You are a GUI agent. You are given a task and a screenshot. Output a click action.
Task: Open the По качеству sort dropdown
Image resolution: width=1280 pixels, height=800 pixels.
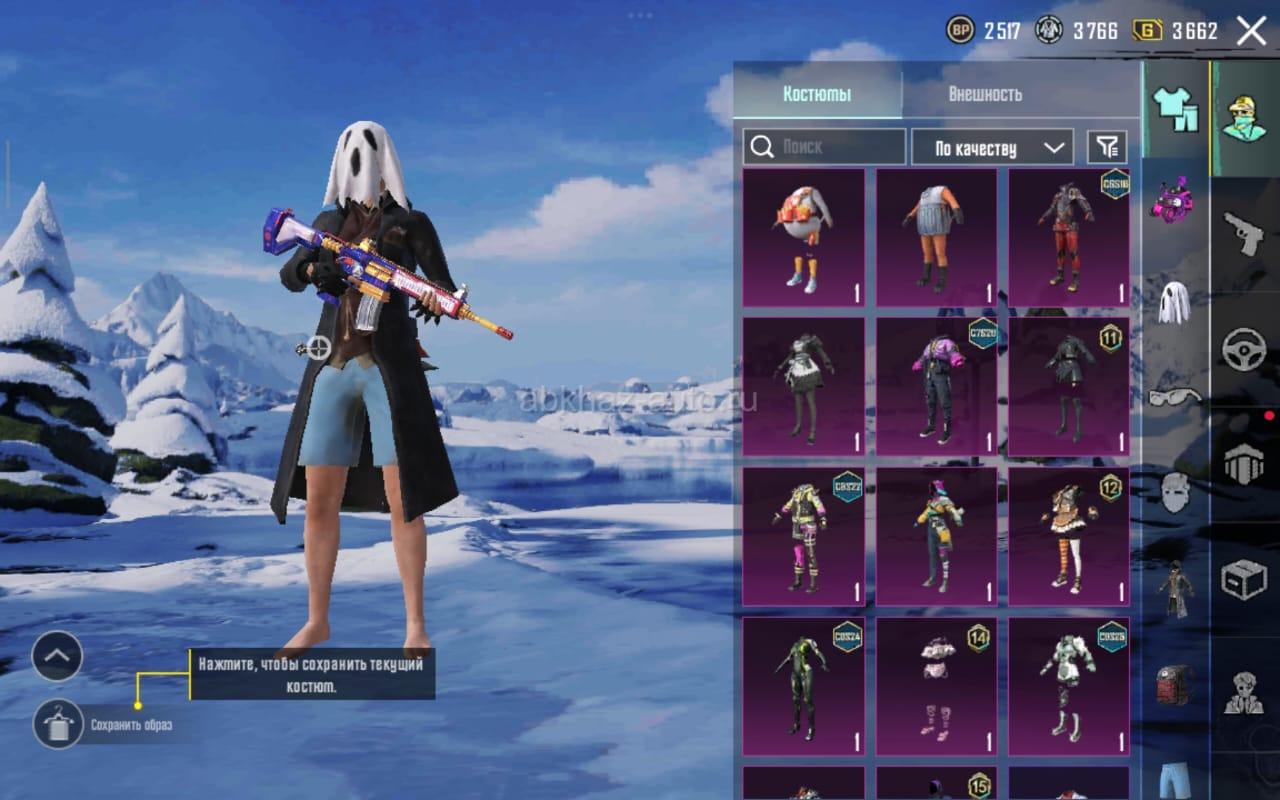tap(992, 148)
